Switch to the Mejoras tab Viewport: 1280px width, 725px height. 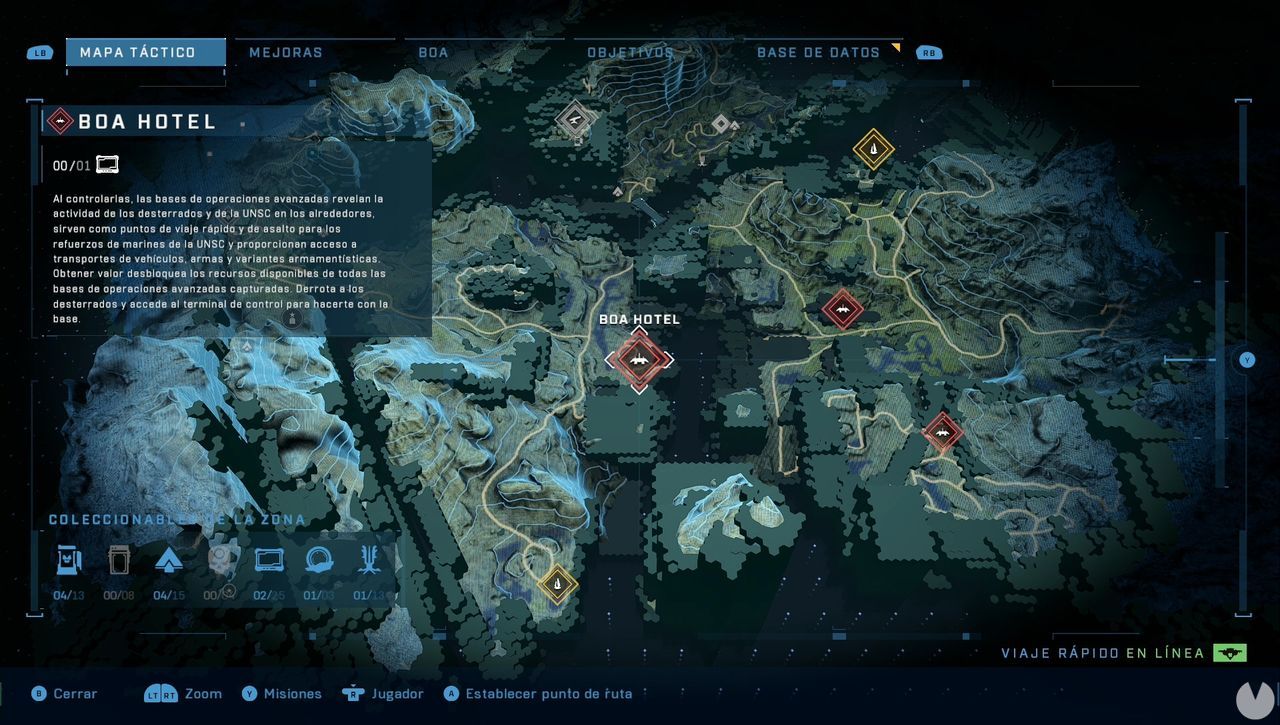pos(286,51)
